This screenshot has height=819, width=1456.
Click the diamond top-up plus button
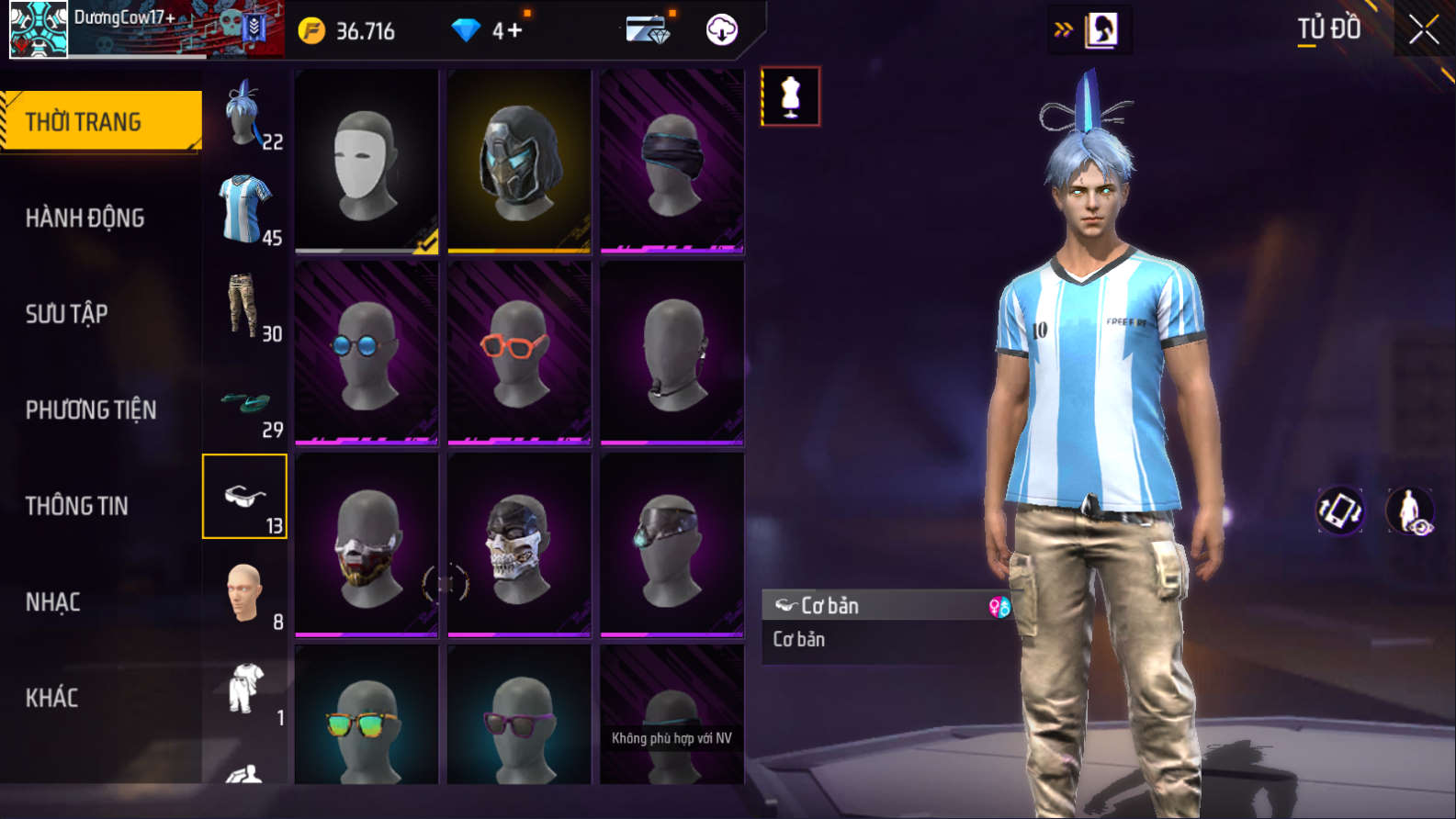pos(514,31)
